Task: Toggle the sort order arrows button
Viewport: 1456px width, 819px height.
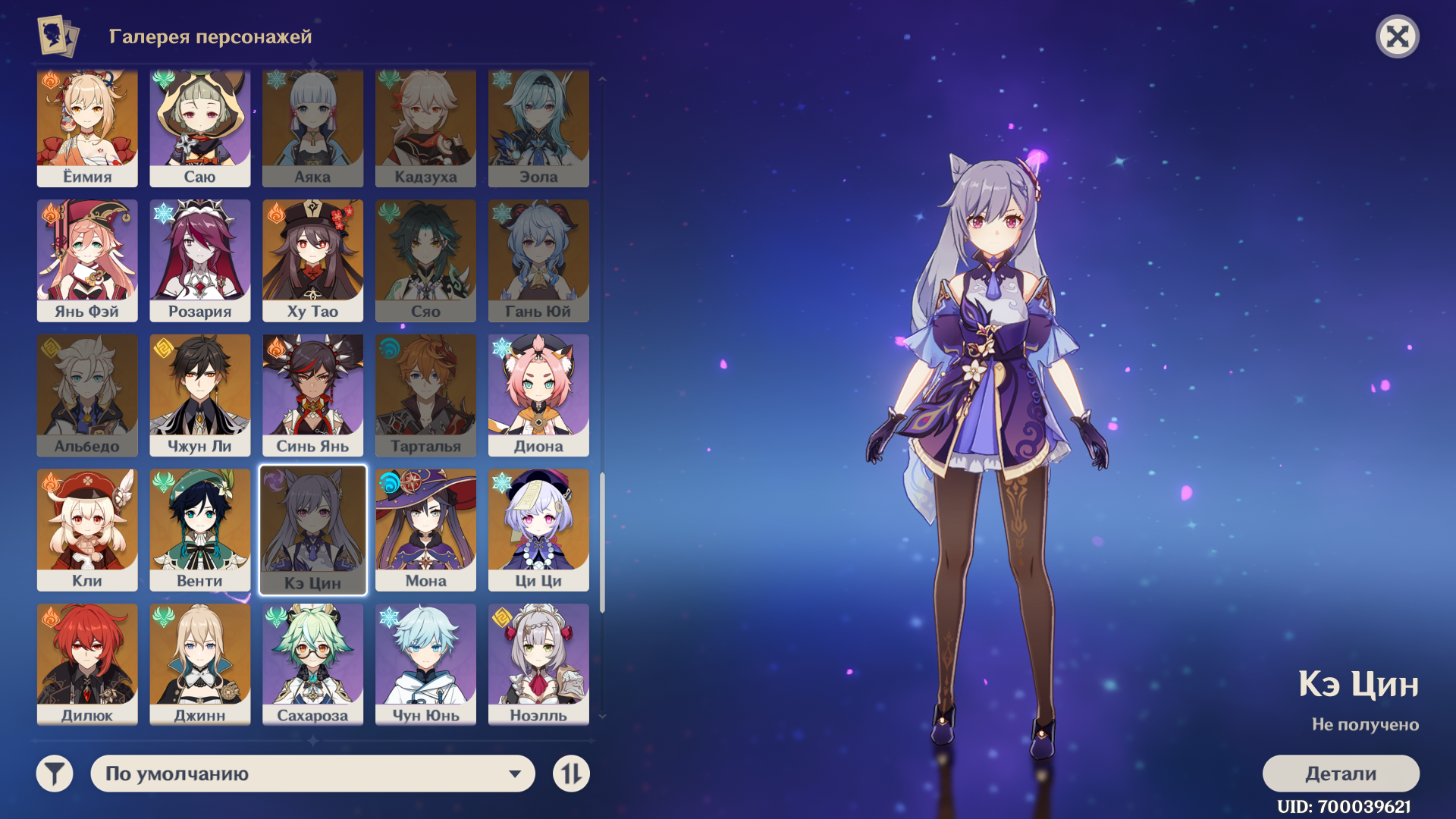Action: click(571, 773)
